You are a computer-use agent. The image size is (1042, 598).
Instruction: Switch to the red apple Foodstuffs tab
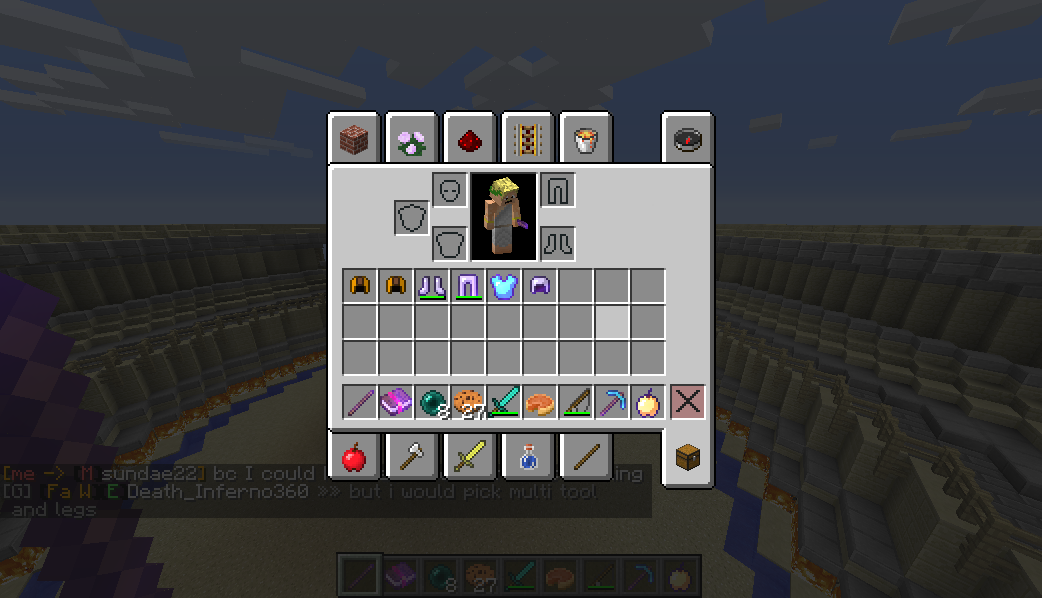click(x=353, y=458)
